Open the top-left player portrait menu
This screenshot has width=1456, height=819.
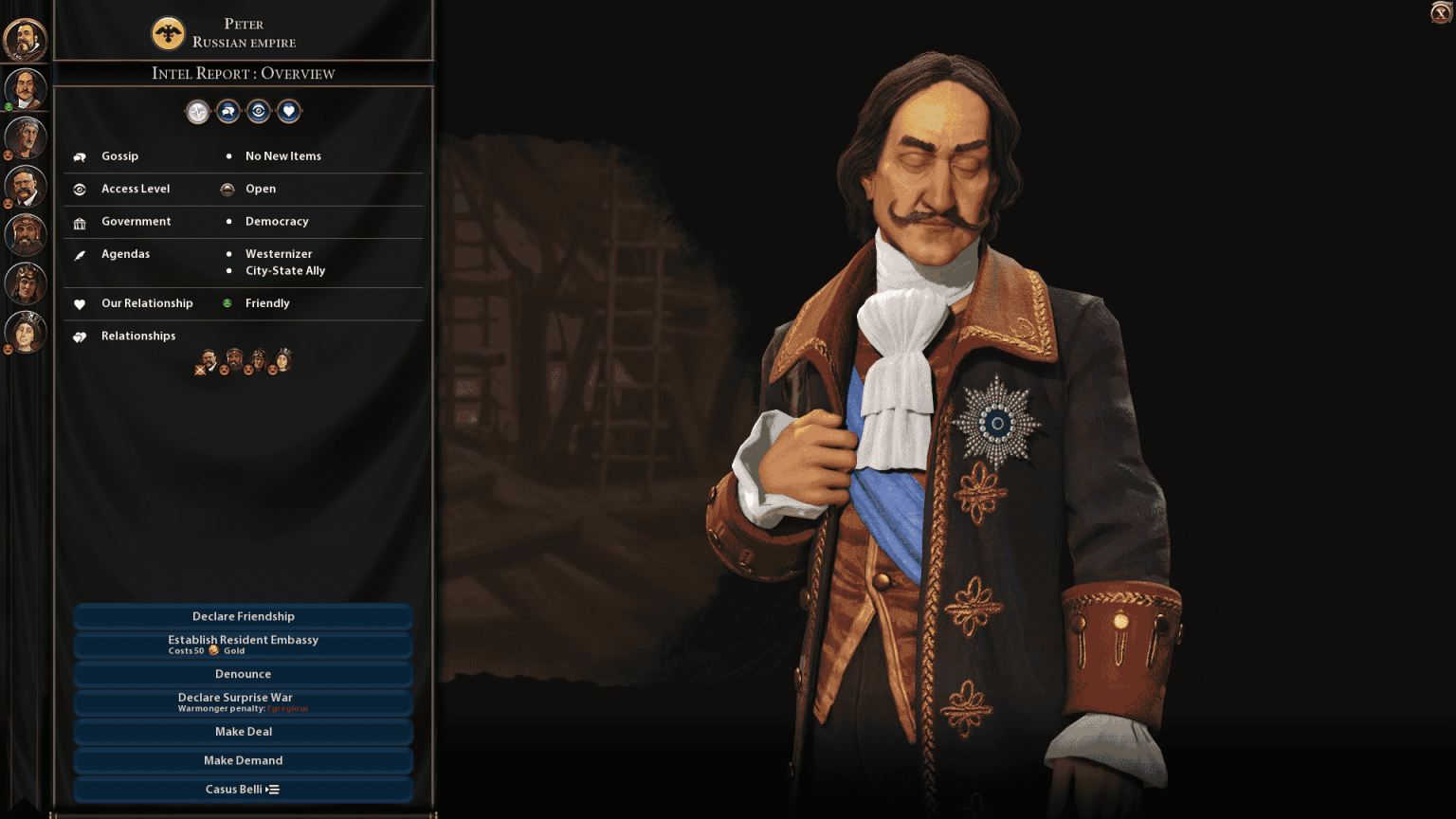(26, 40)
